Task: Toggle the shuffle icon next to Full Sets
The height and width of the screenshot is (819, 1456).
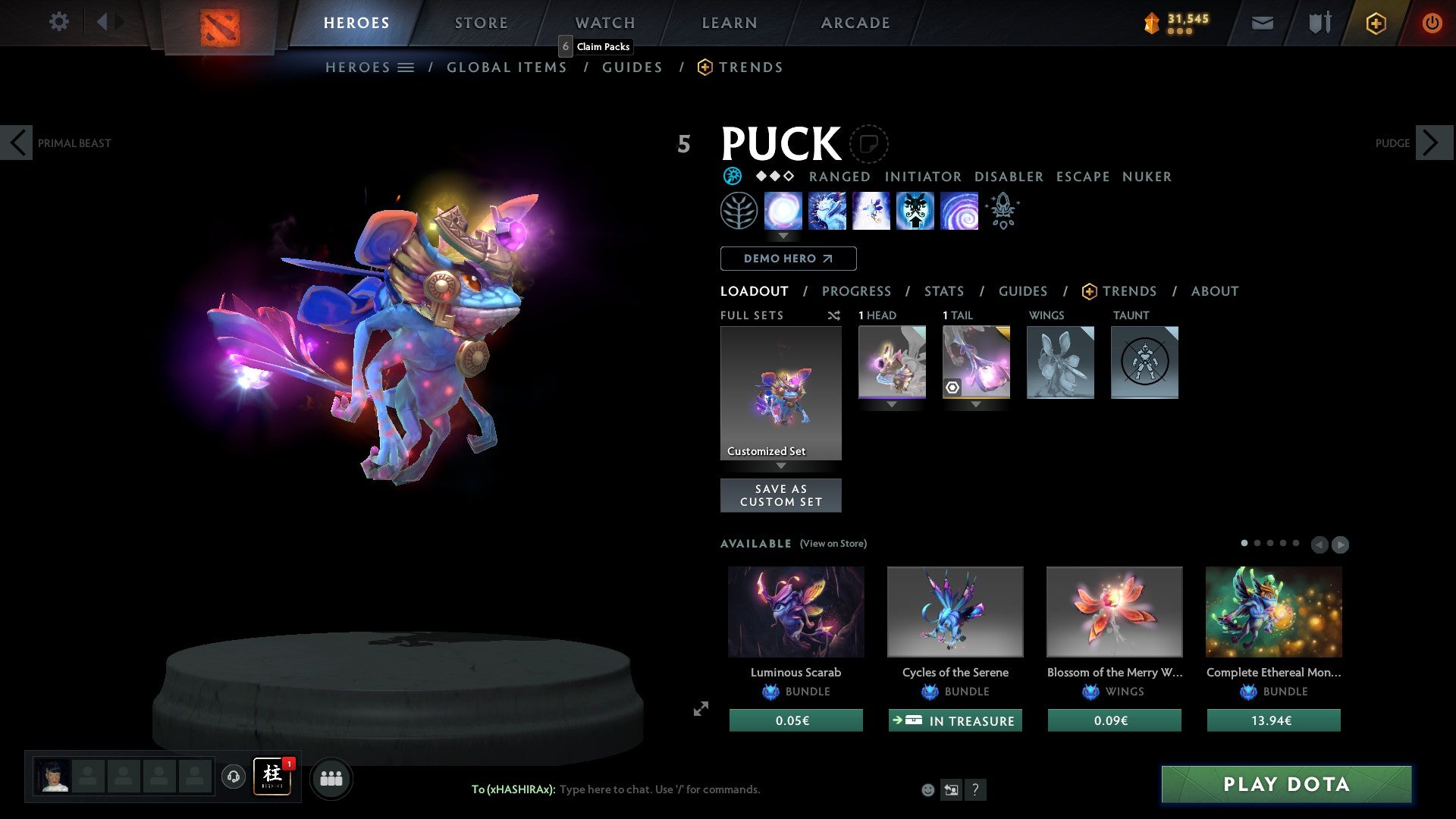Action: pos(834,315)
